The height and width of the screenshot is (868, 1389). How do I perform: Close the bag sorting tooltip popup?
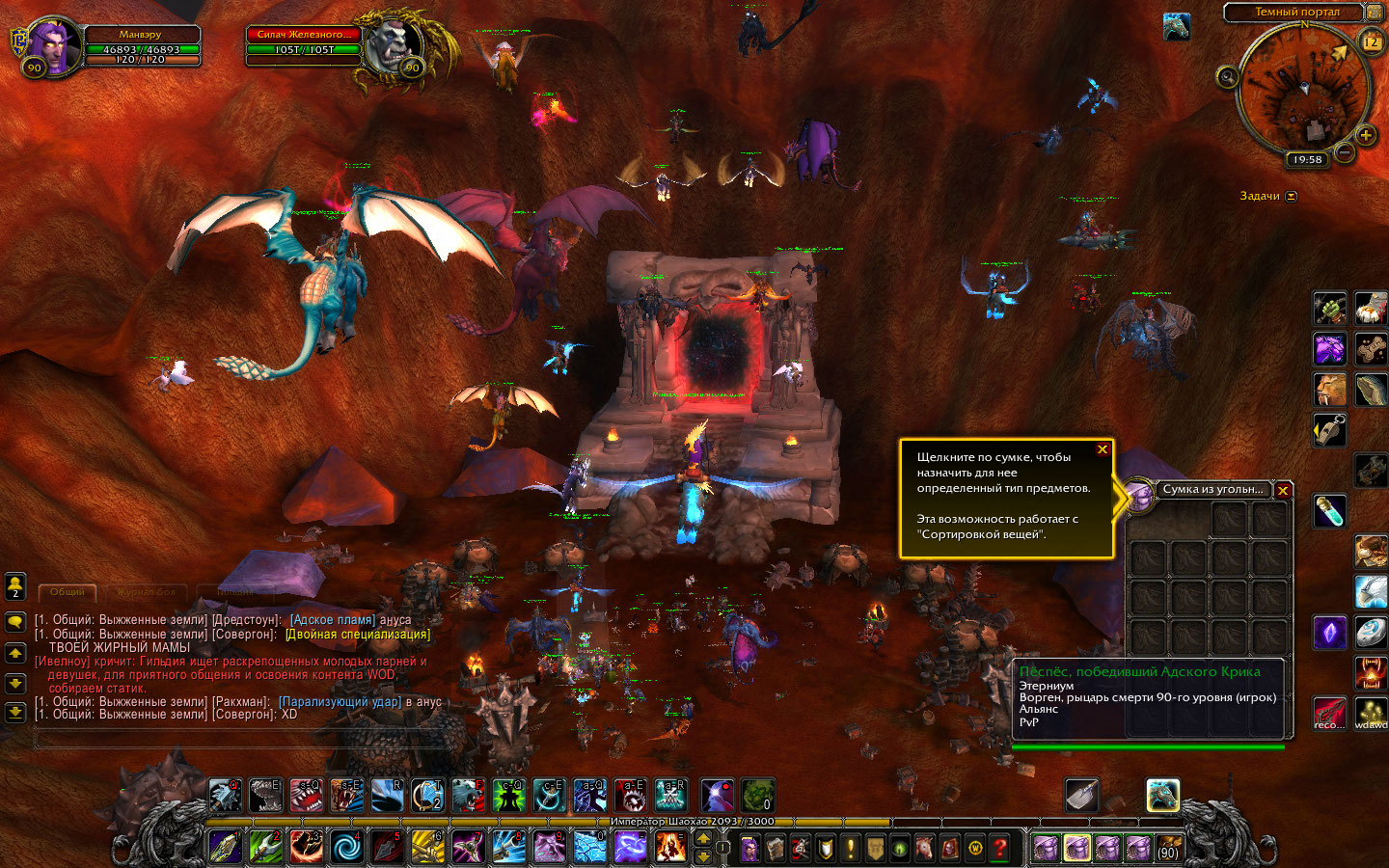point(1103,449)
